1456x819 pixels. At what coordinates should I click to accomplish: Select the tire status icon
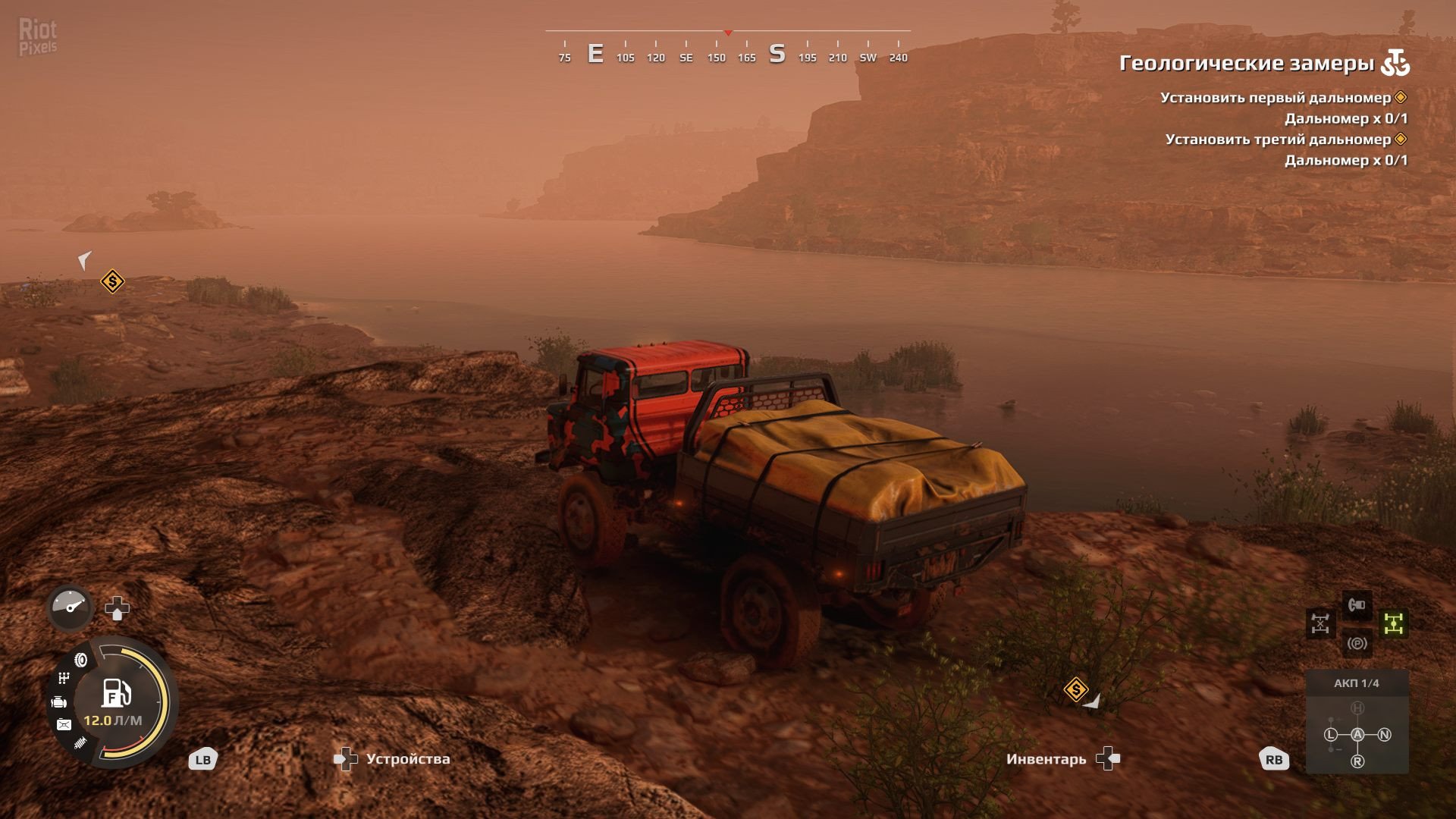[x=81, y=660]
